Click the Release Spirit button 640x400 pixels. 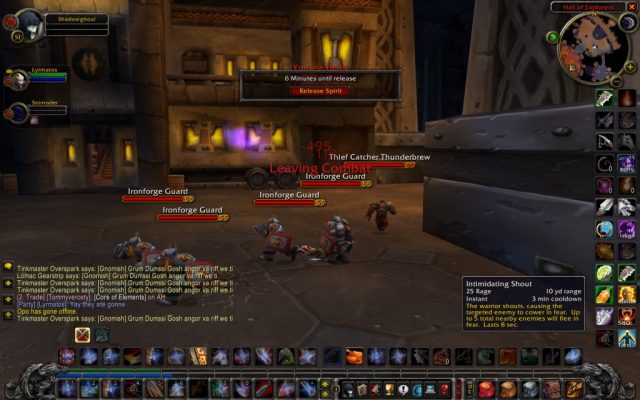pyautogui.click(x=320, y=90)
